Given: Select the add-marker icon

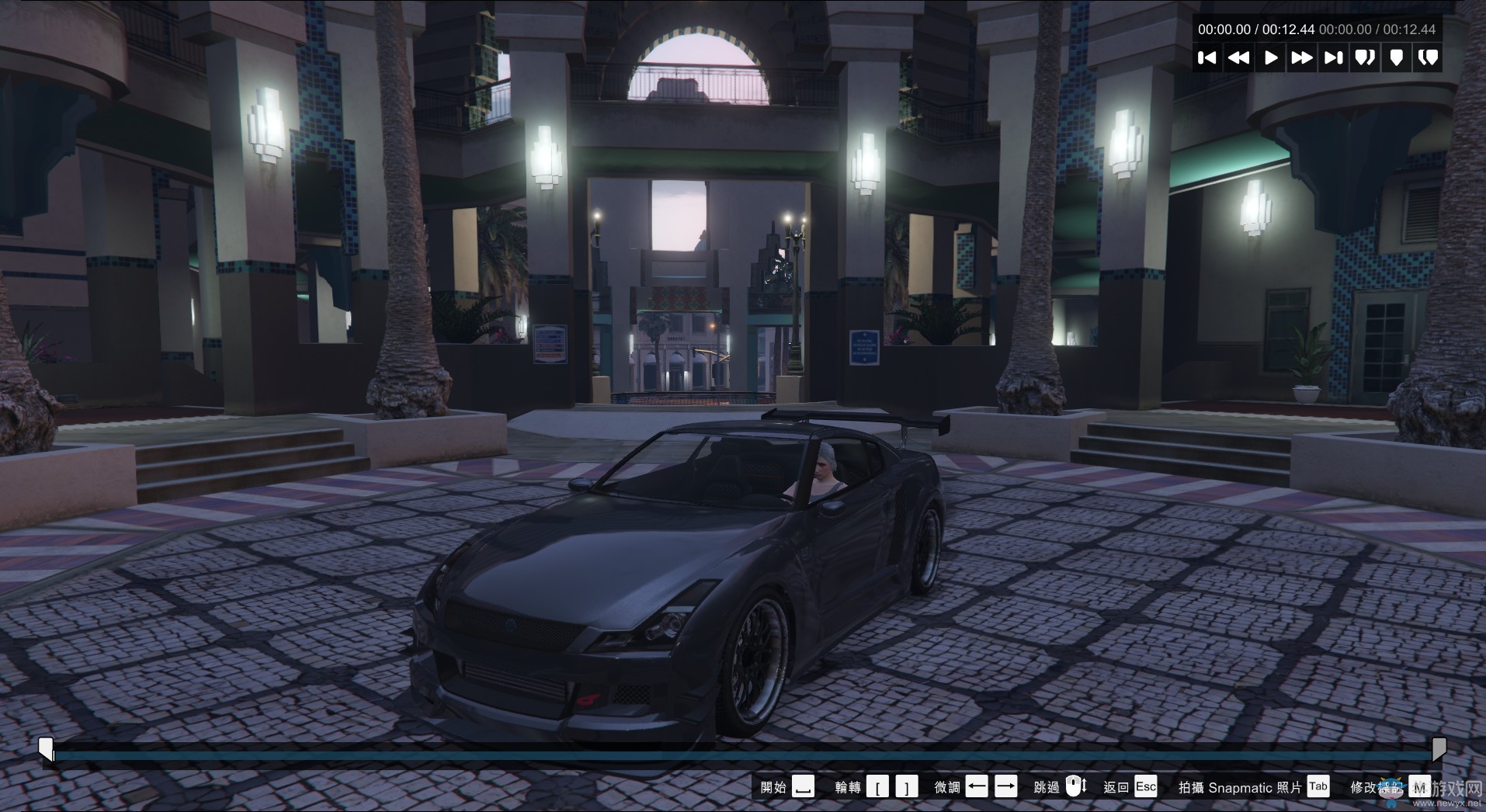Looking at the screenshot, I should coord(1397,57).
